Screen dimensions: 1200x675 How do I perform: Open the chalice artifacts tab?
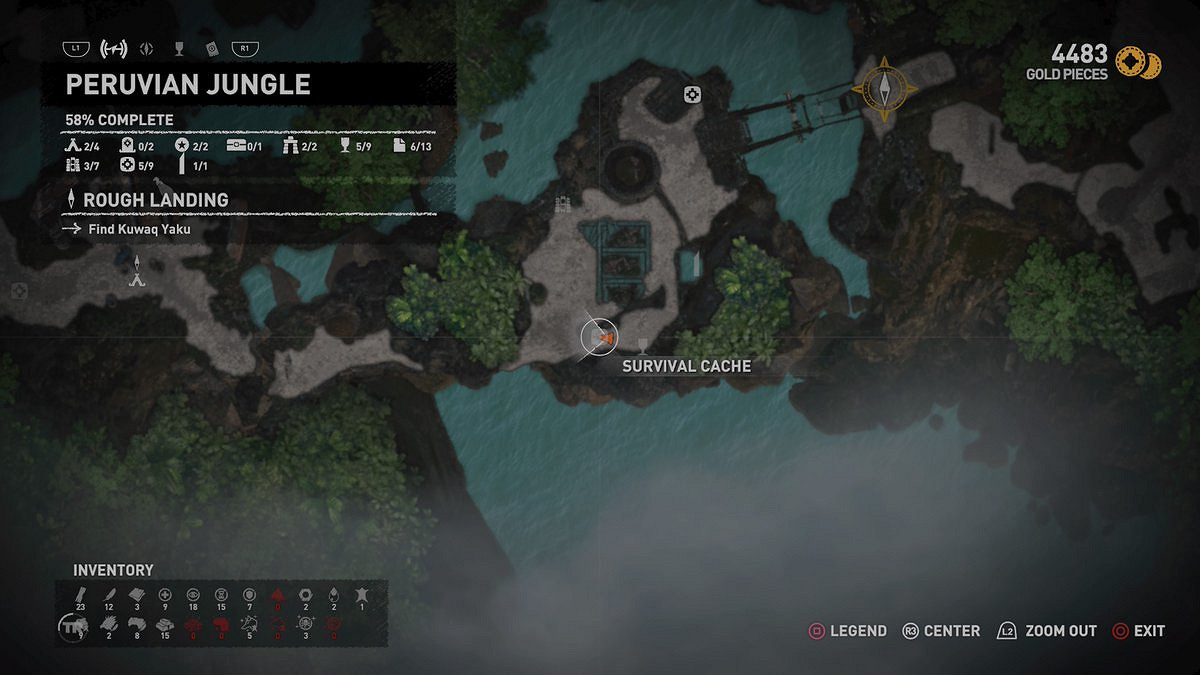pos(179,48)
